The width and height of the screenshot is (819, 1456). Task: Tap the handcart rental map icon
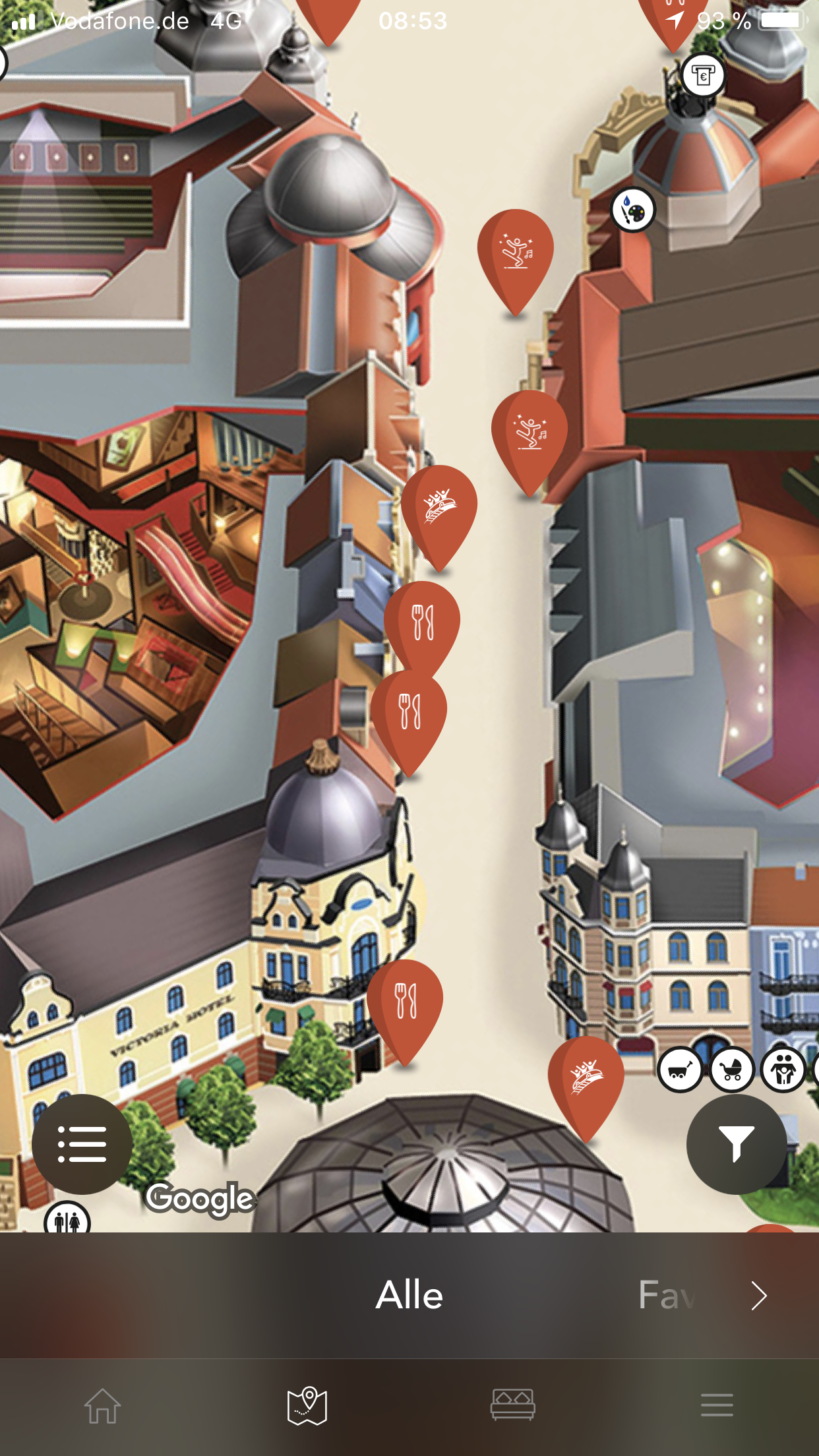coord(680,1069)
